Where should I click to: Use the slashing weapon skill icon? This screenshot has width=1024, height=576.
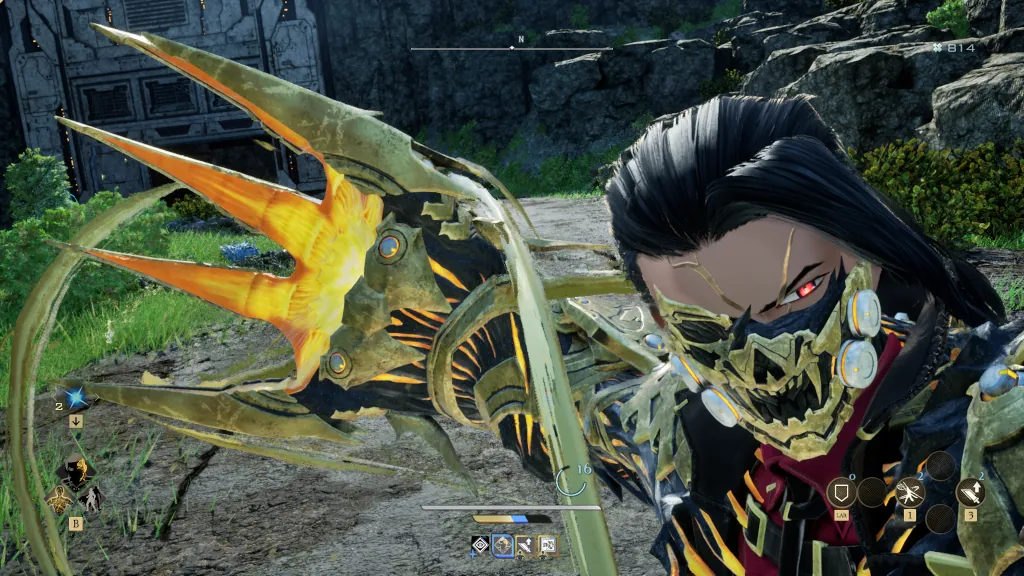[910, 492]
